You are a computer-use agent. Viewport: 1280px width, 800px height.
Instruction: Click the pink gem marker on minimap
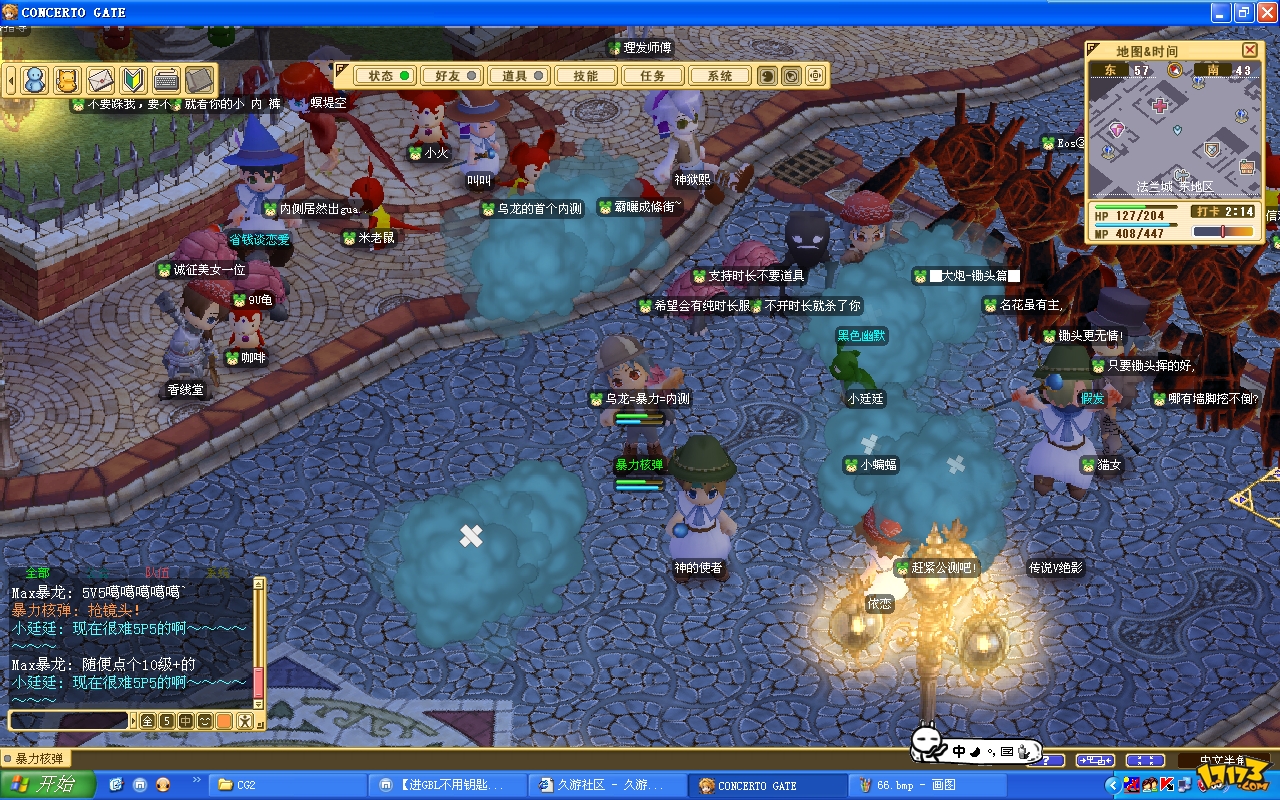[1117, 130]
